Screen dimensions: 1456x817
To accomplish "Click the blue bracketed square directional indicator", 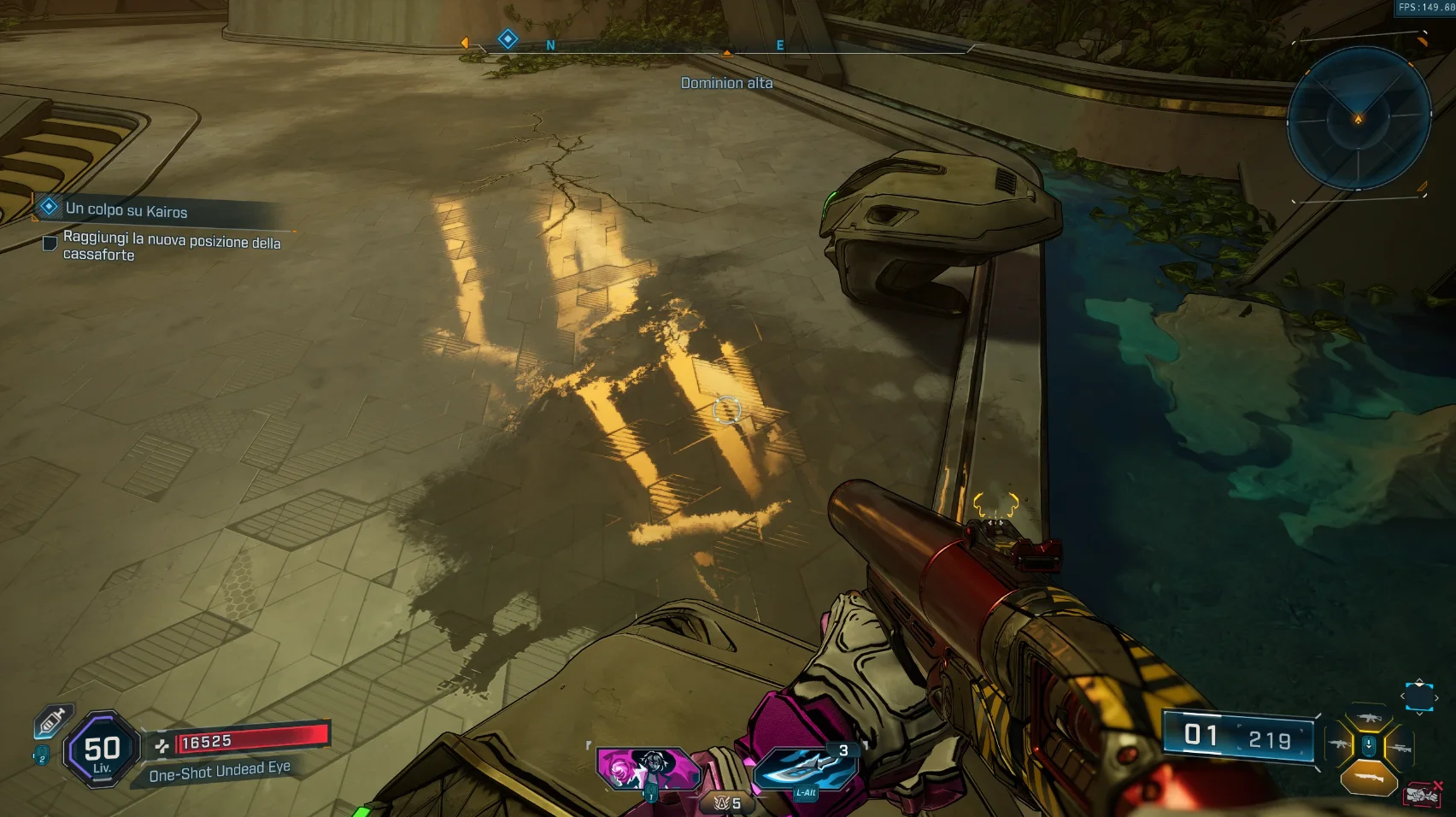I will click(1419, 697).
